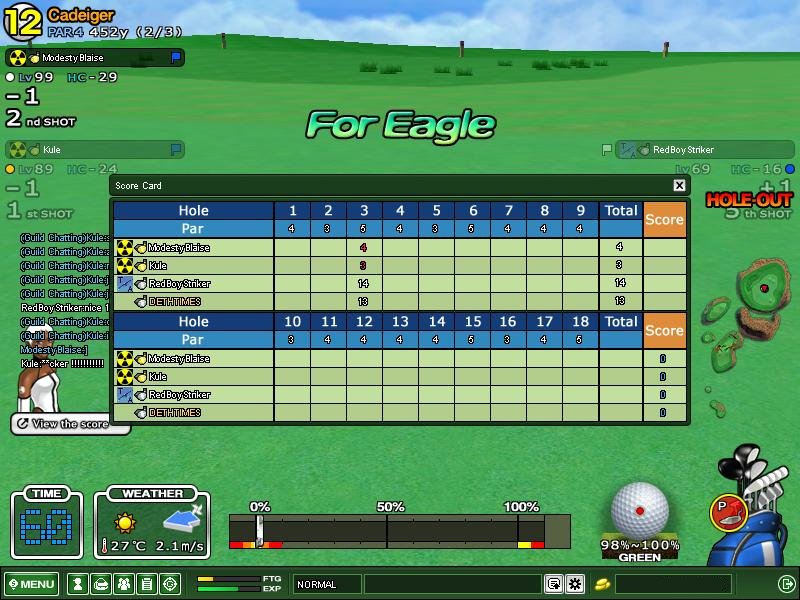
Task: Select the golf ball spin indicator
Action: [640, 509]
